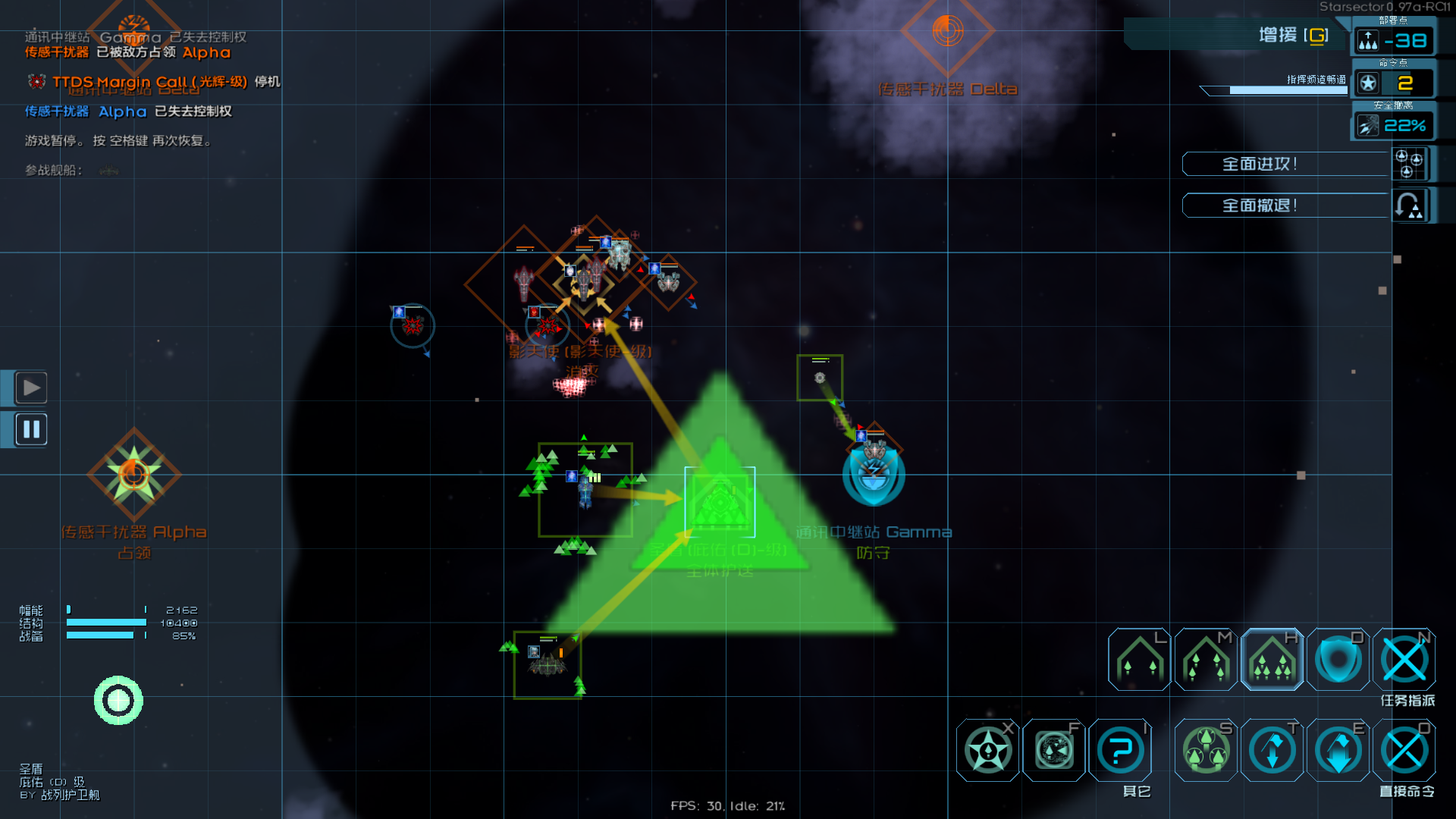This screenshot has height=819, width=1456.
Task: Call in reinforcements with the 增援 button
Action: tap(1292, 35)
